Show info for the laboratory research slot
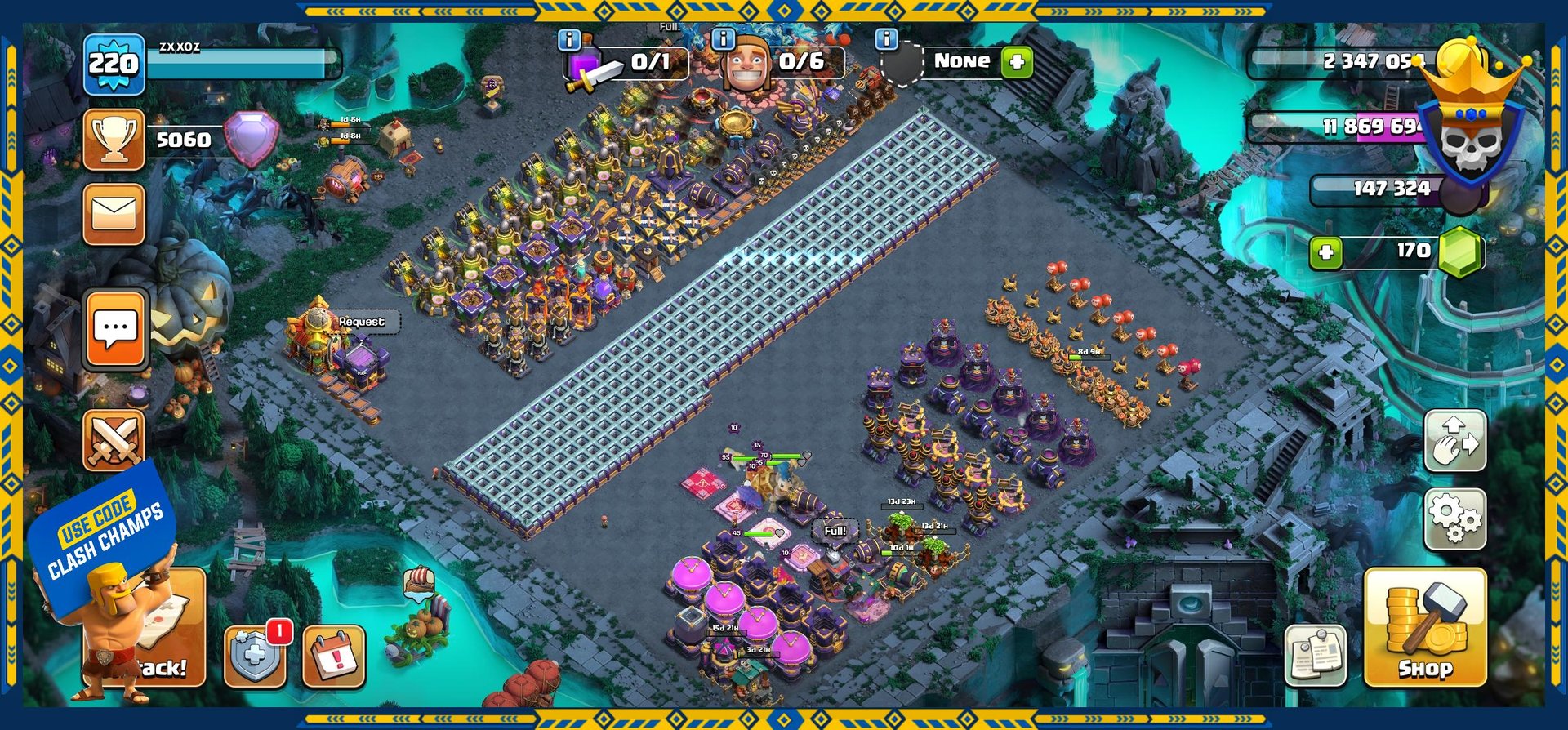The width and height of the screenshot is (1568, 730). point(569,39)
